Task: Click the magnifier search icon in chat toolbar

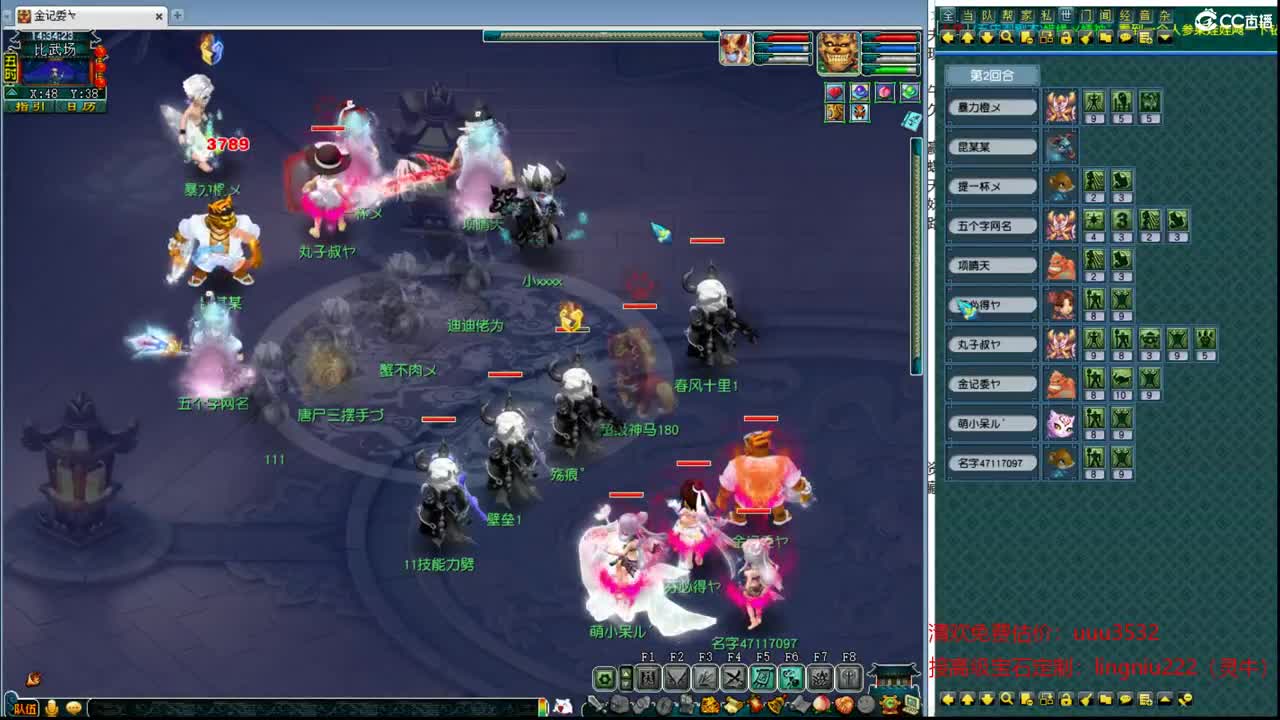Action: point(1007,37)
